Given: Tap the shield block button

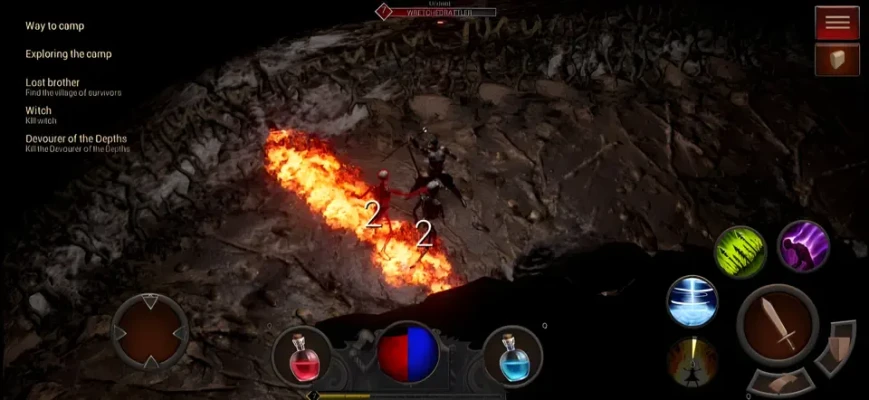Looking at the screenshot, I should tap(836, 347).
